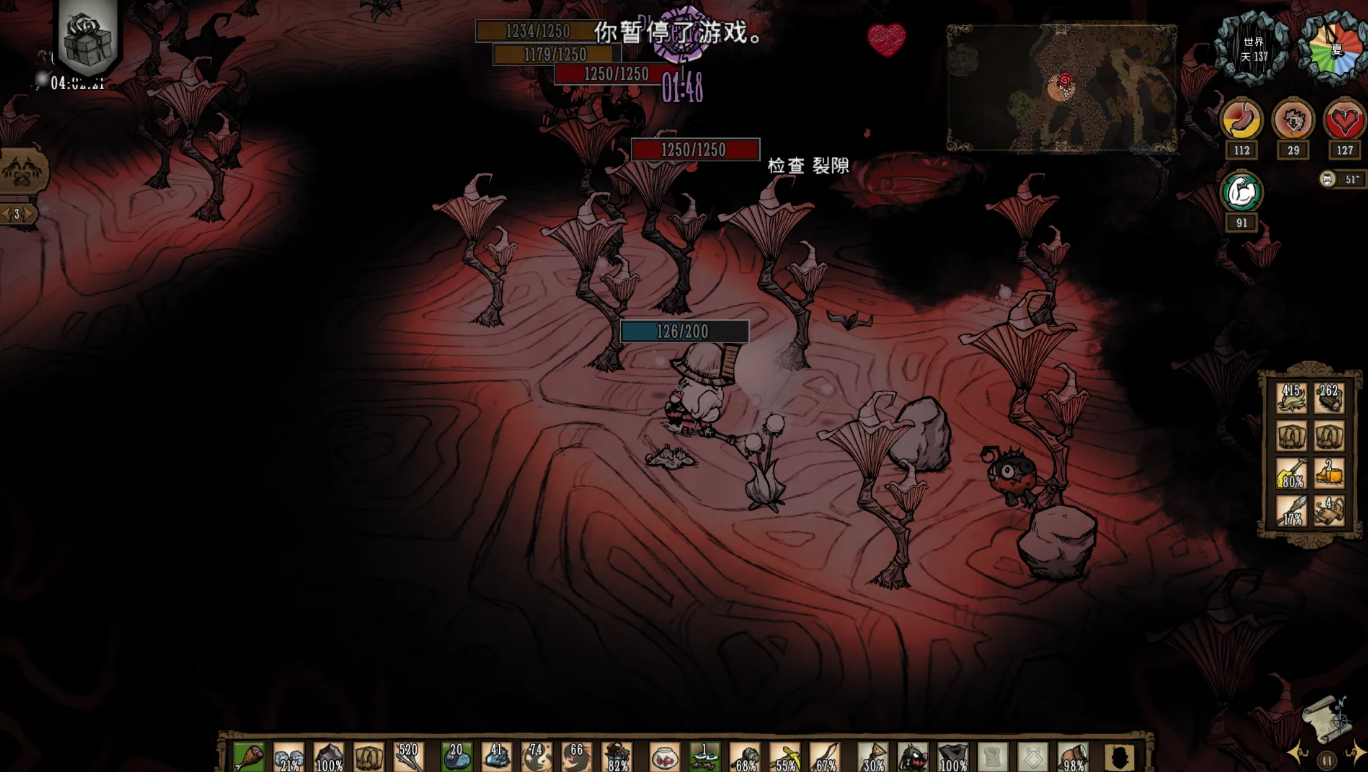Select the sanity brain meter
This screenshot has width=1368, height=772.
pyautogui.click(x=1293, y=121)
